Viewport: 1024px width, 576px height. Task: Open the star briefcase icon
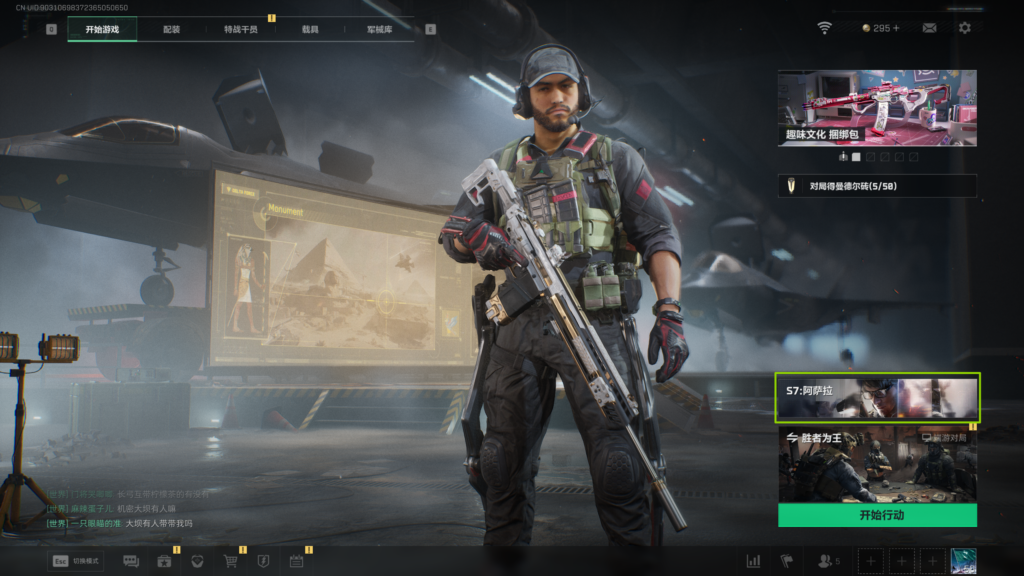pyautogui.click(x=164, y=562)
